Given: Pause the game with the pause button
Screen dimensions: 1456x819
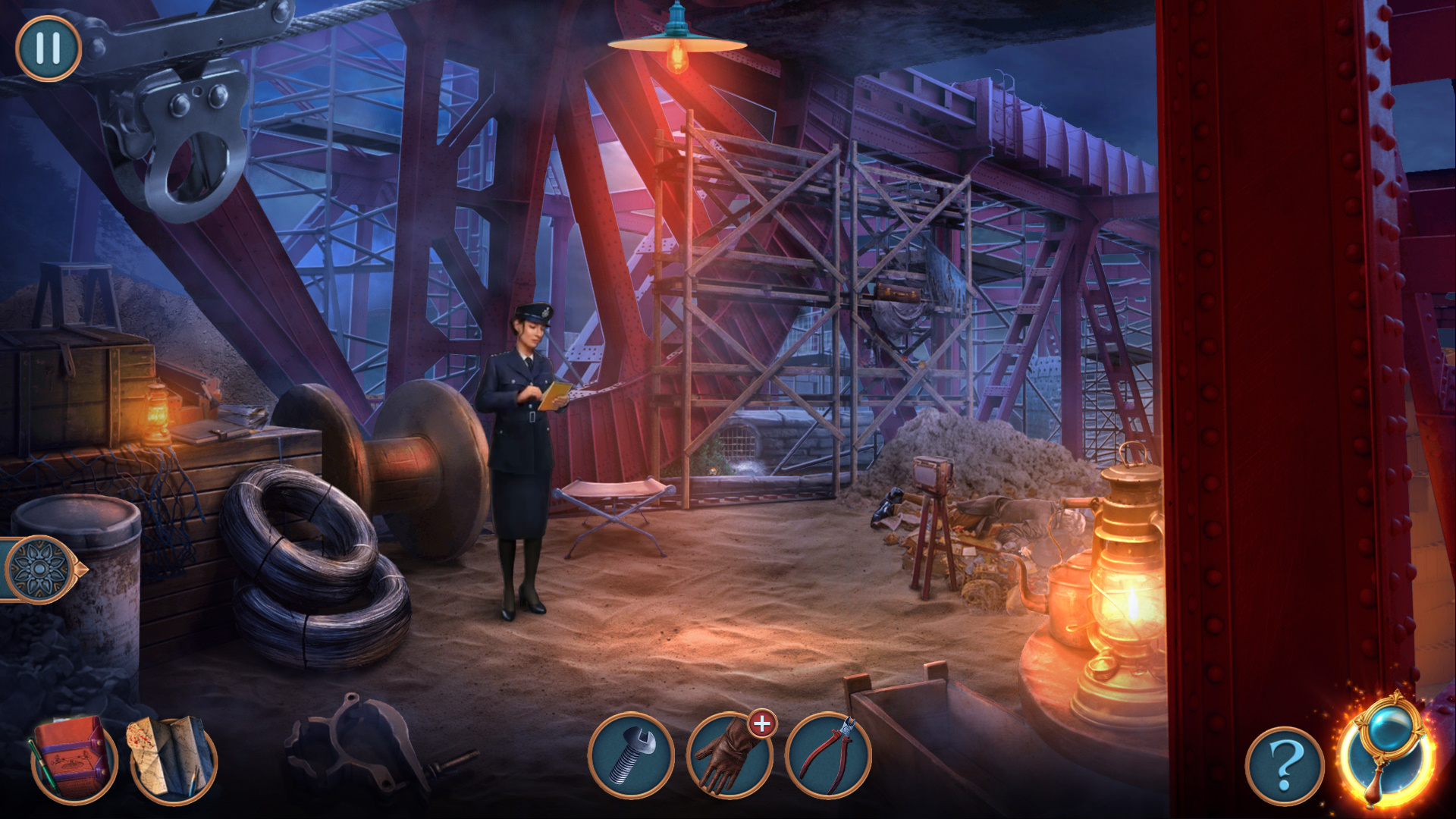Looking at the screenshot, I should [48, 48].
